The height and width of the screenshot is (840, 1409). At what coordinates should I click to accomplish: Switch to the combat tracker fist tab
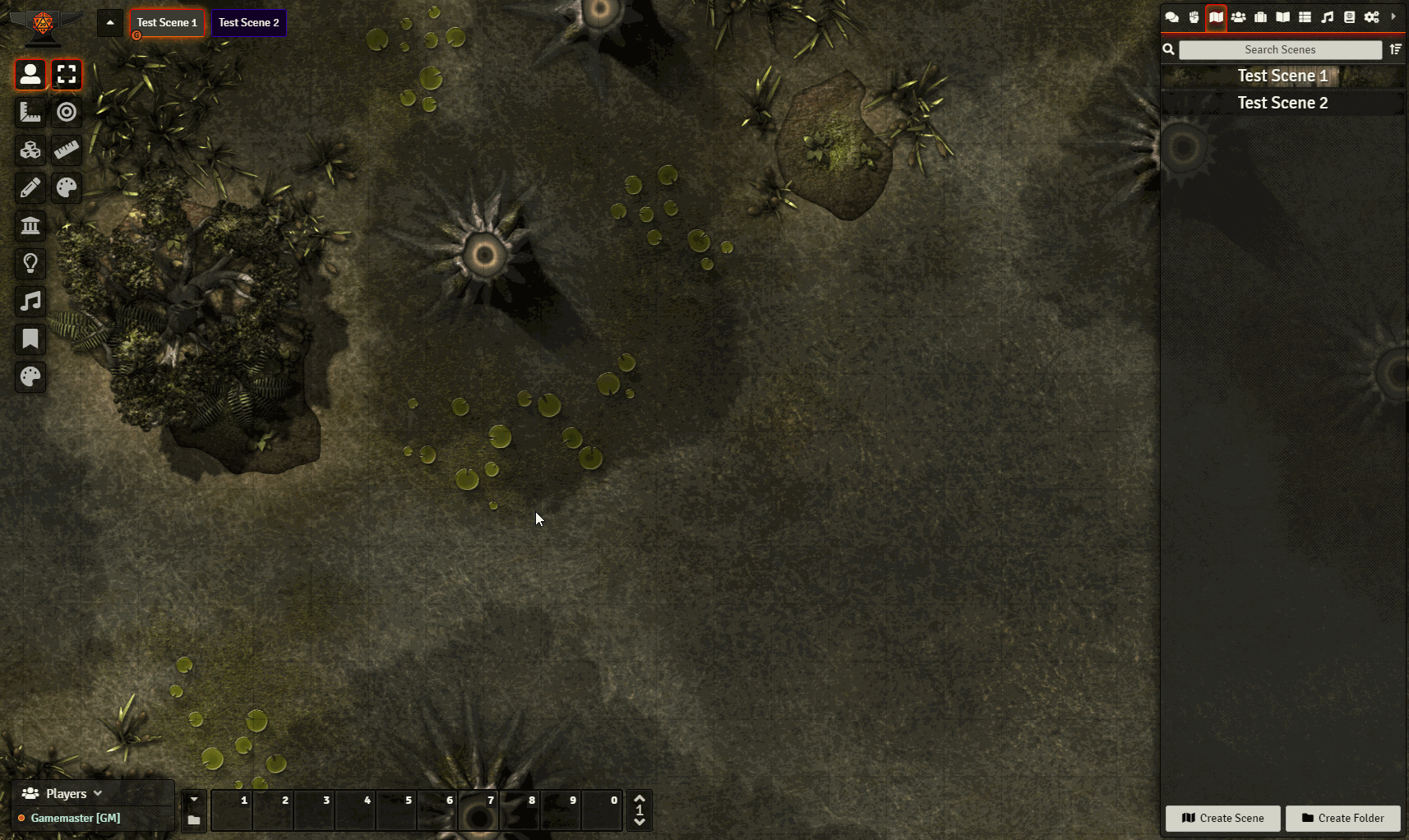click(1194, 17)
